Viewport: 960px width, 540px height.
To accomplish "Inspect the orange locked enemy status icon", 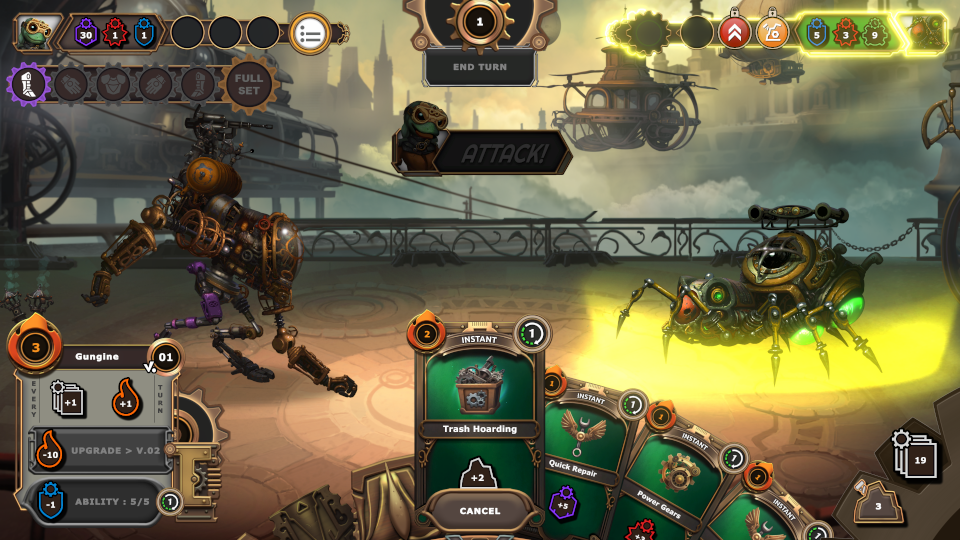I will click(x=772, y=33).
